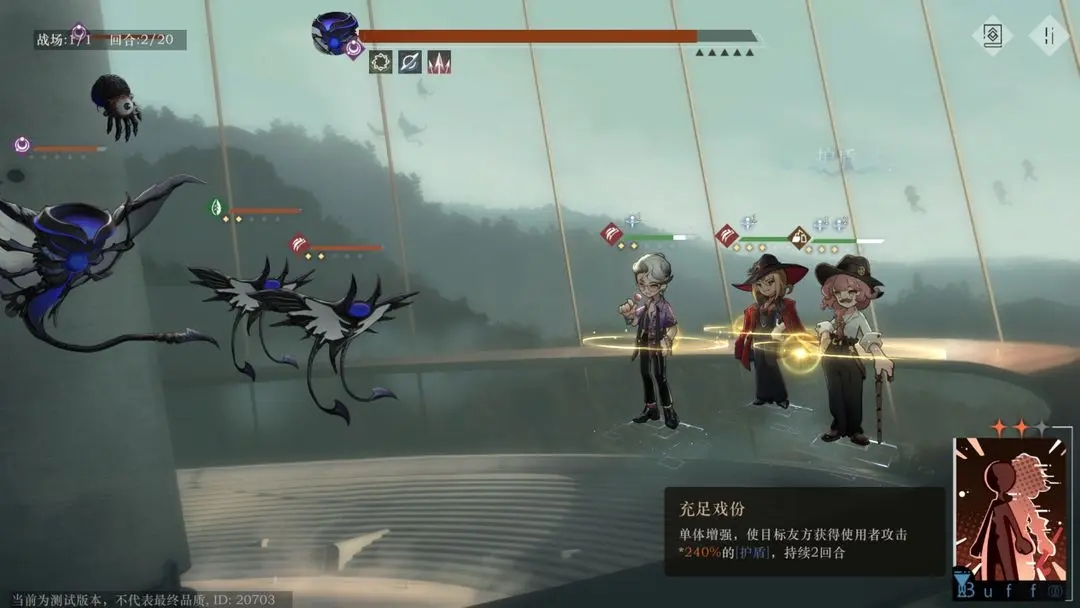Inspect the boss ring-shaped status icon

381,62
